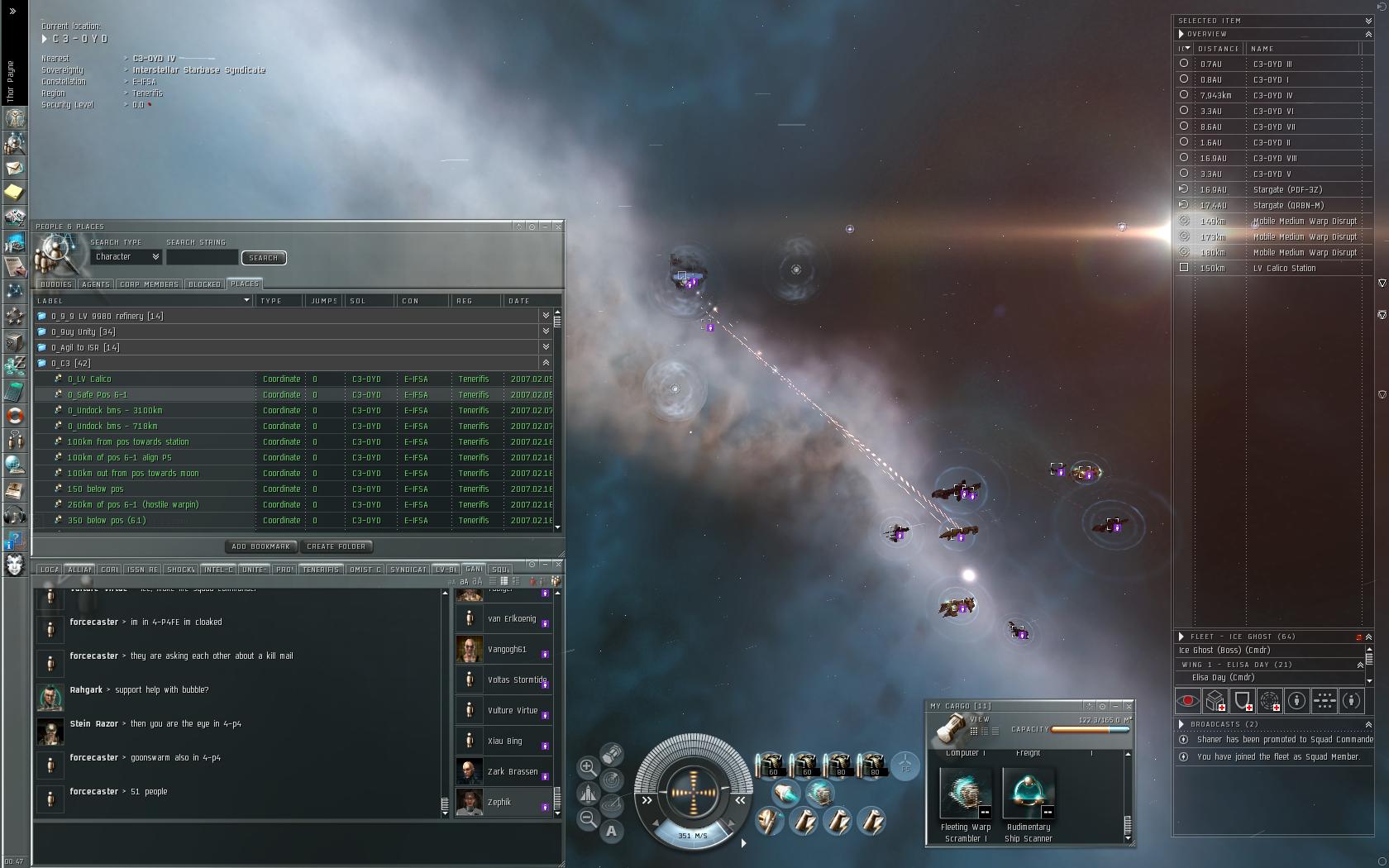Select the 0_LV Calico bookmark
1389x868 pixels.
[89, 379]
